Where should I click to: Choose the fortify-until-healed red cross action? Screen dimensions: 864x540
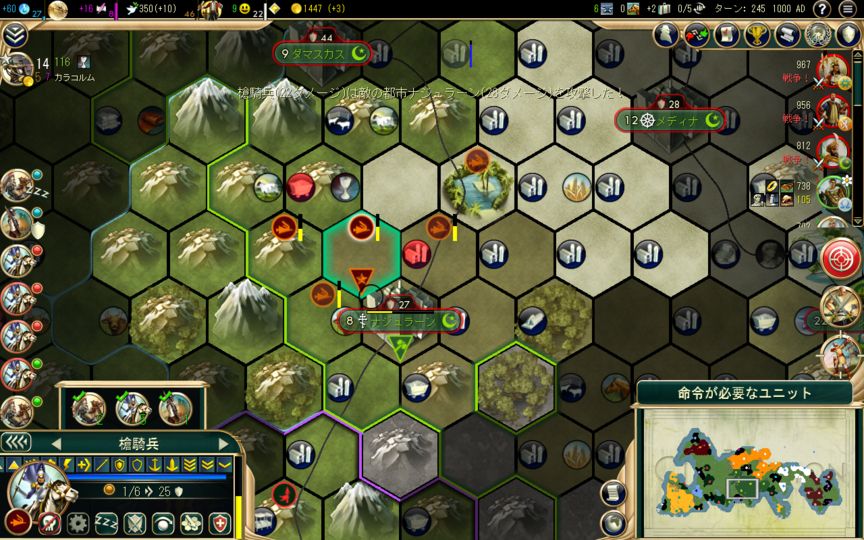[x=220, y=522]
